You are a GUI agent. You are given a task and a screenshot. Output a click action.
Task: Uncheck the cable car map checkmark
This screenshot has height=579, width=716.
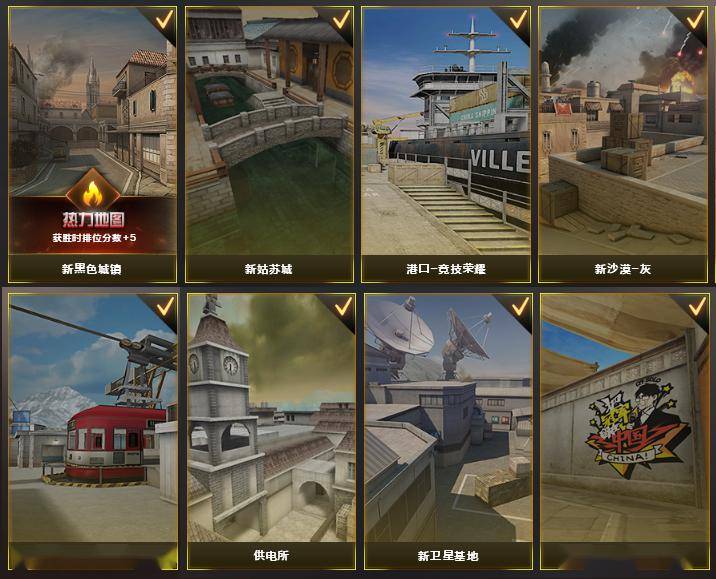click(165, 306)
